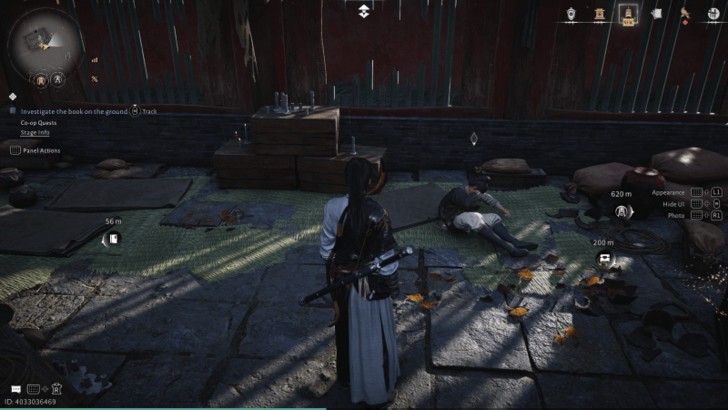Viewport: 728px width, 410px height.
Task: Click the 200 m waypoint marker
Action: pyautogui.click(x=604, y=259)
